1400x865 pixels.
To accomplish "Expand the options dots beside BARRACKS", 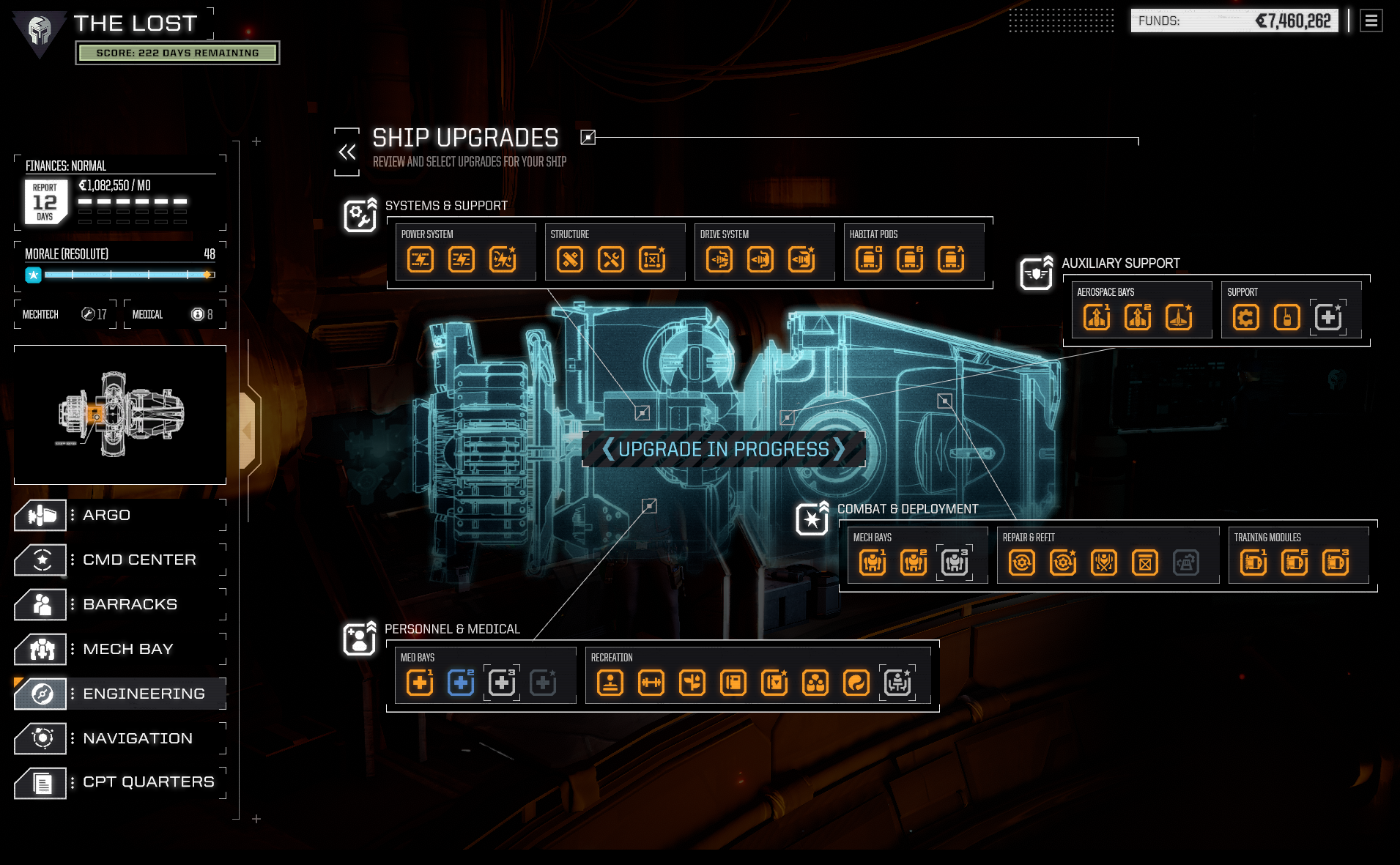I will [71, 604].
